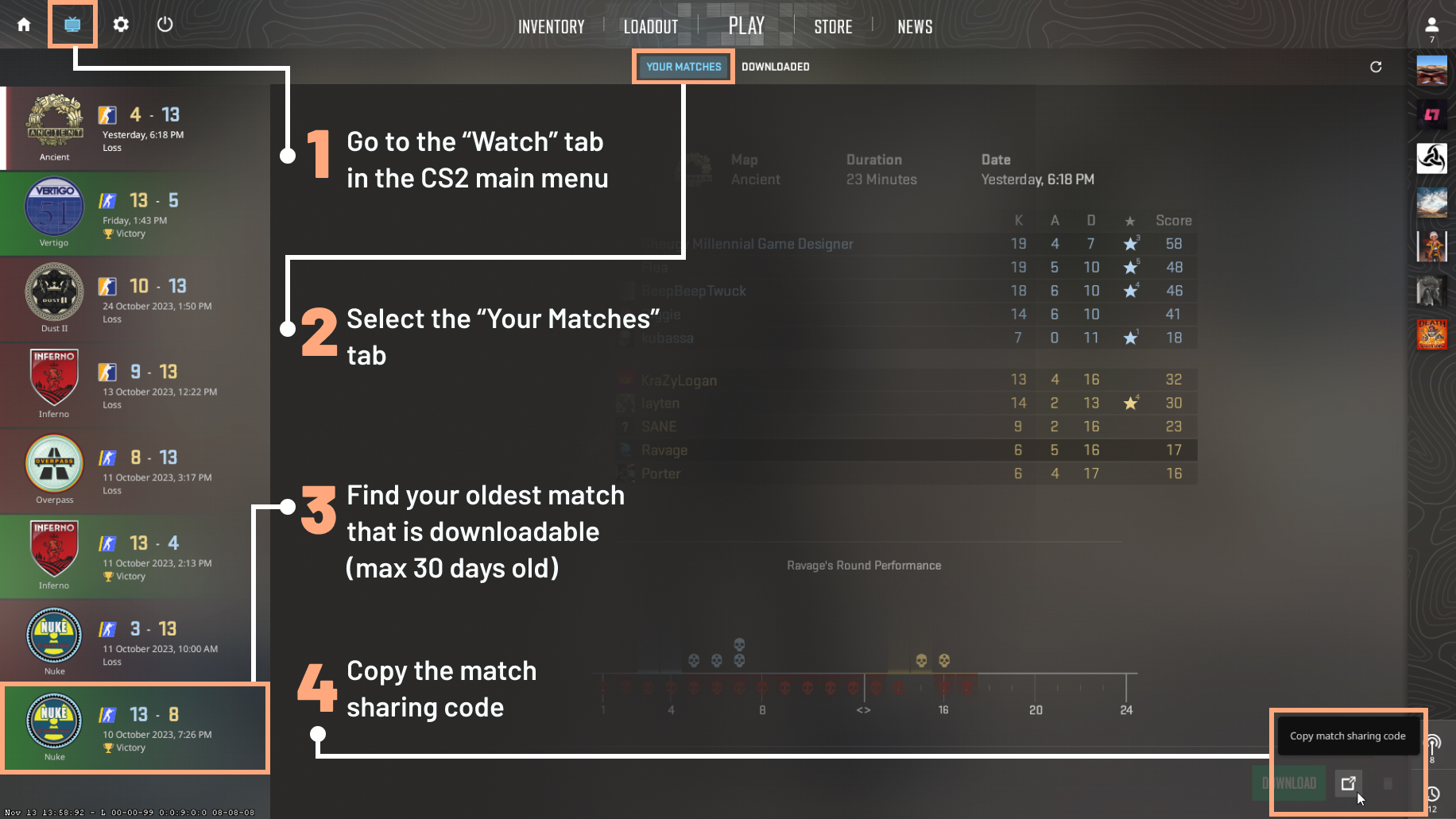Screen dimensions: 1456x819
Task: Click the power icon to quit the game
Action: pos(165,24)
